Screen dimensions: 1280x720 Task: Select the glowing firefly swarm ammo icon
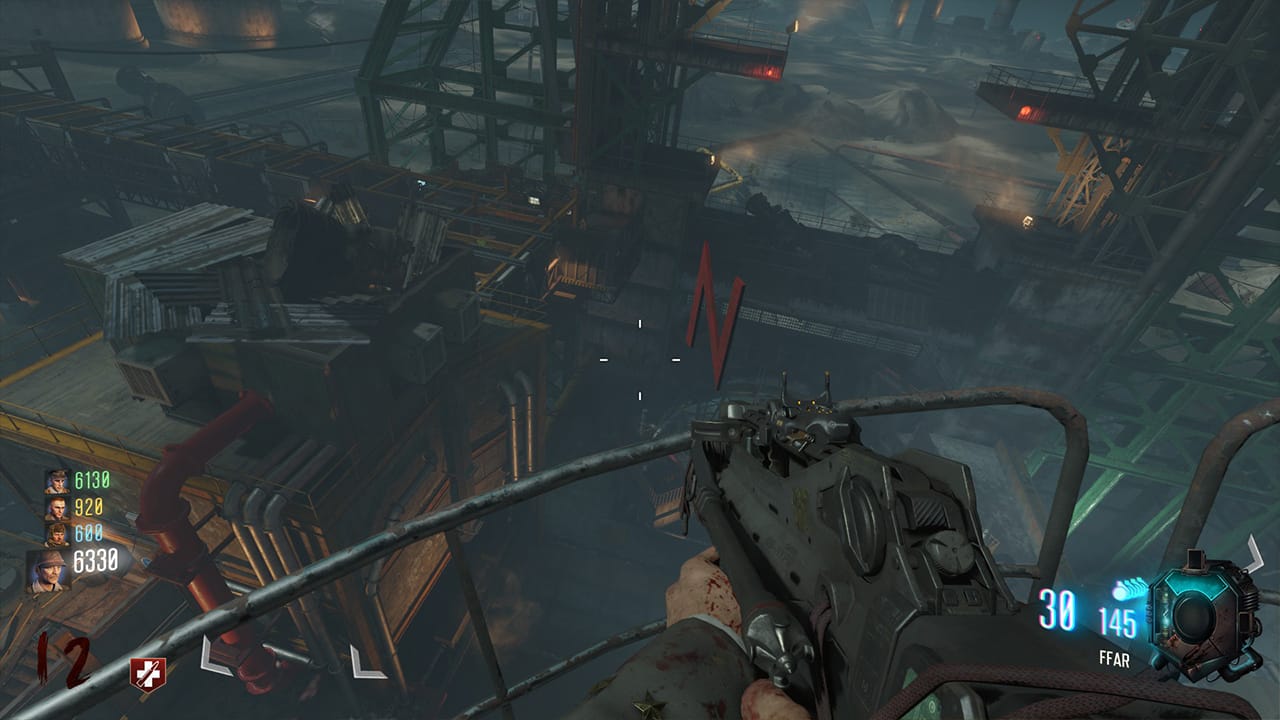click(1130, 589)
